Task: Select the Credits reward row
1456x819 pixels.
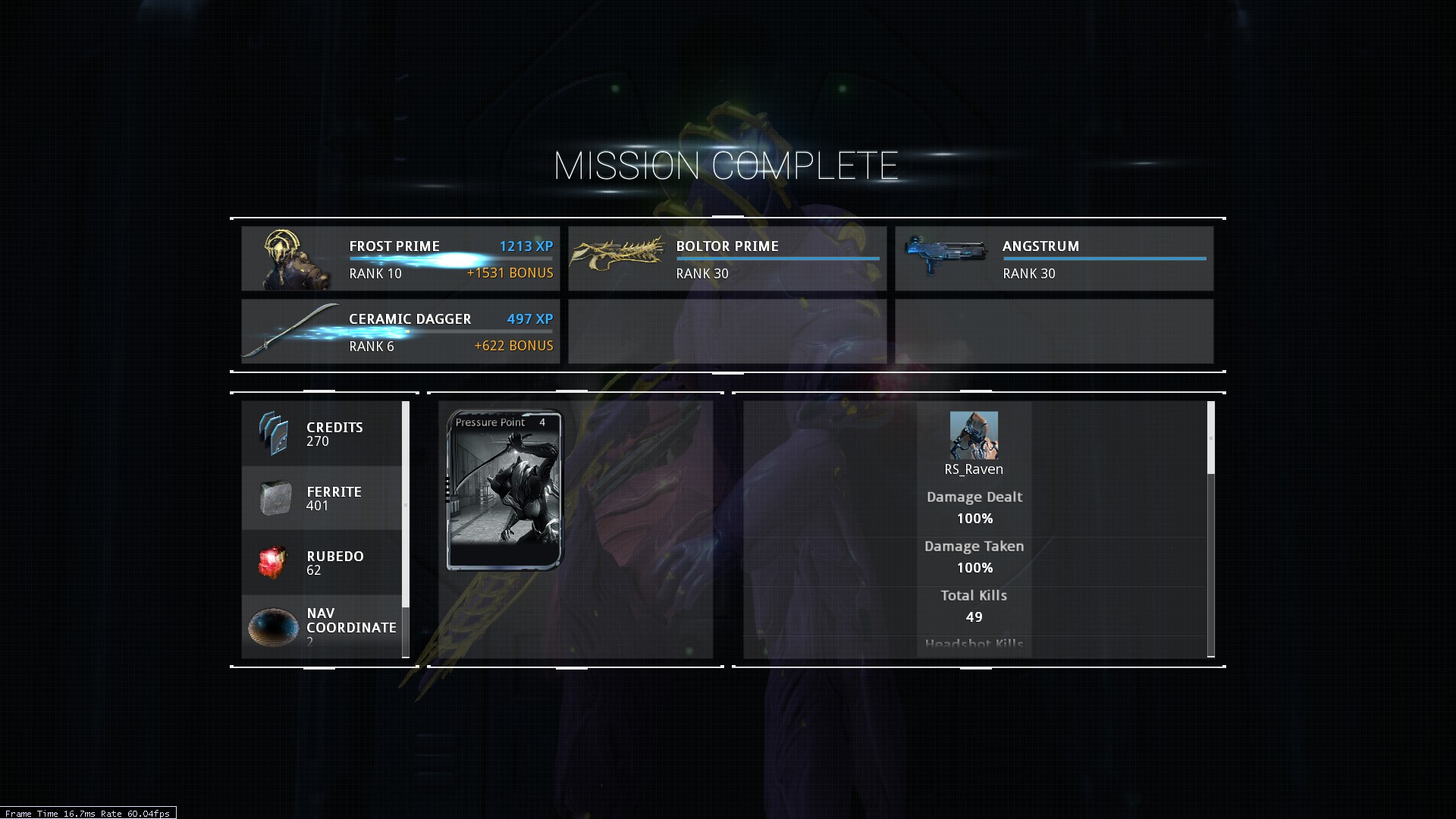Action: coord(322,434)
